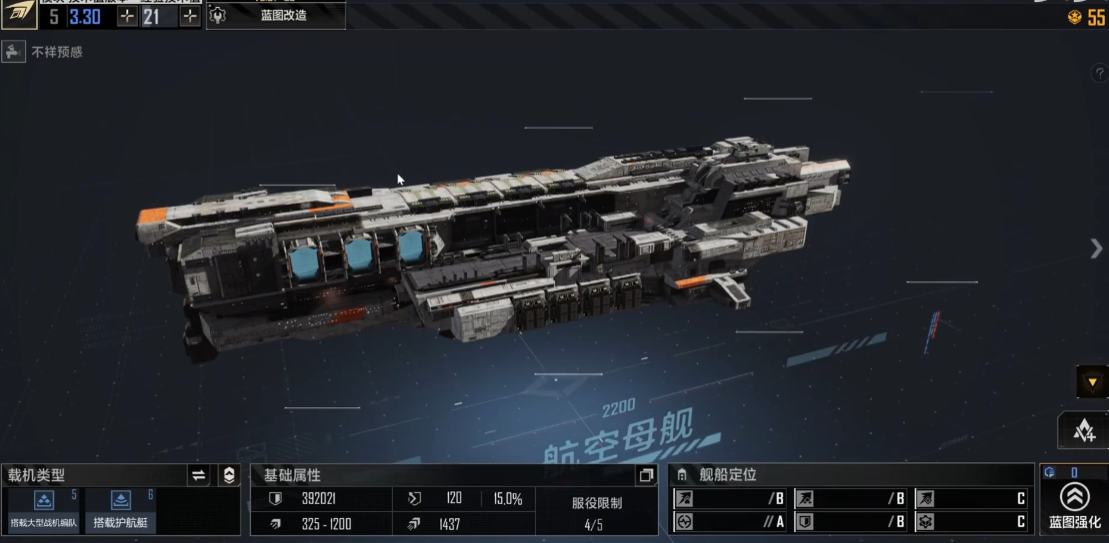Click the gold currency counter showing 55
1109x543 pixels.
point(1087,17)
